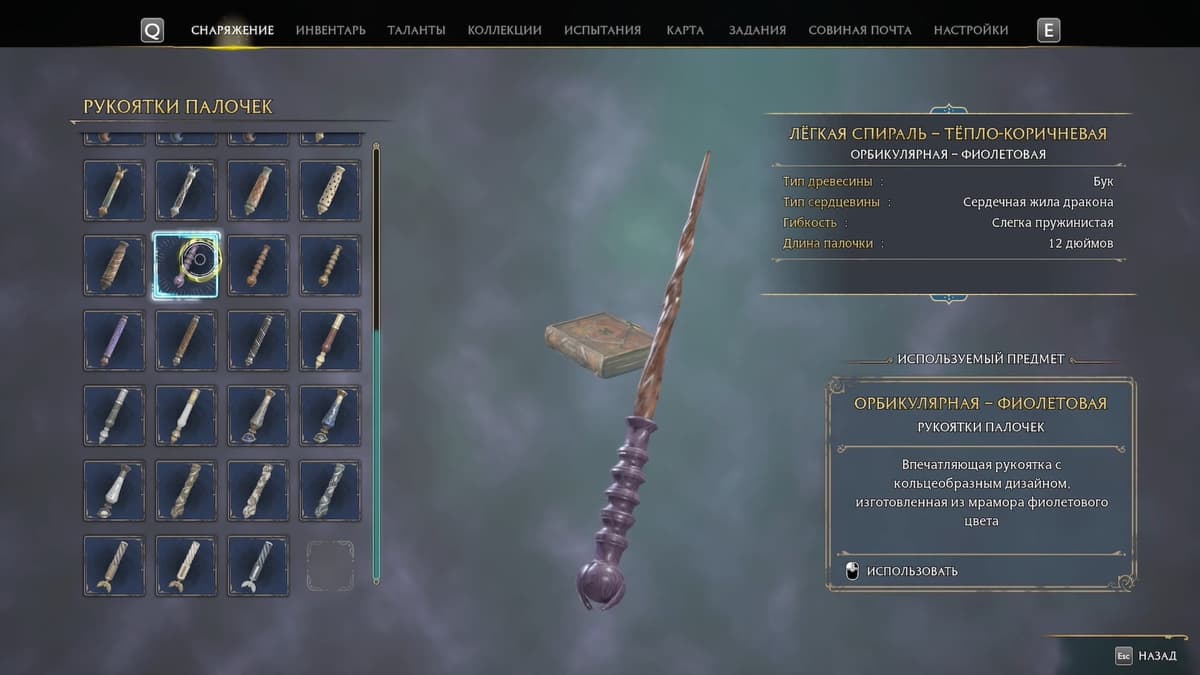1200x675 pixels.
Task: Pick the lilac purple straight handle slot
Action: [x=114, y=340]
